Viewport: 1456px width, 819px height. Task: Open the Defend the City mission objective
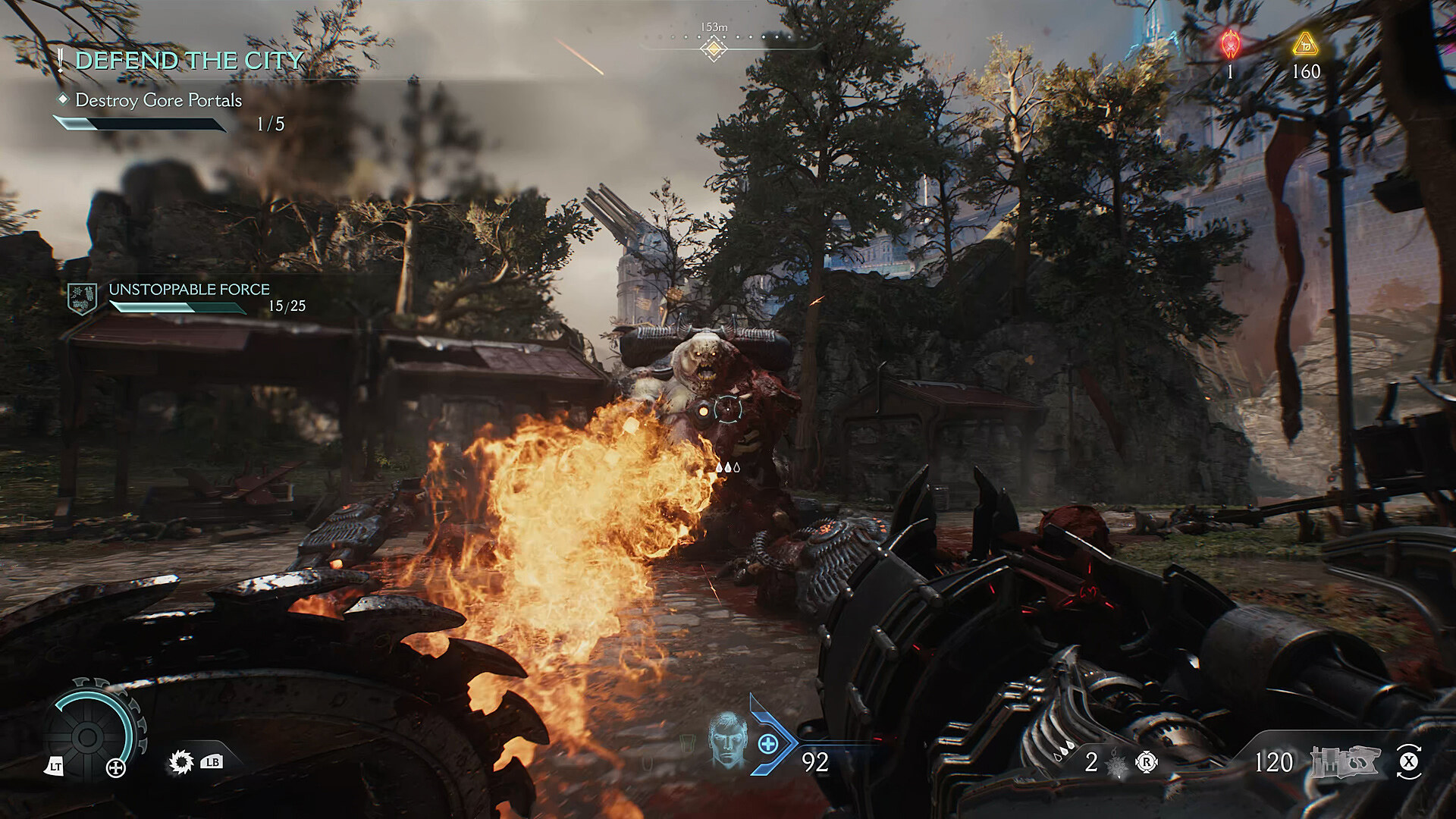click(x=189, y=61)
